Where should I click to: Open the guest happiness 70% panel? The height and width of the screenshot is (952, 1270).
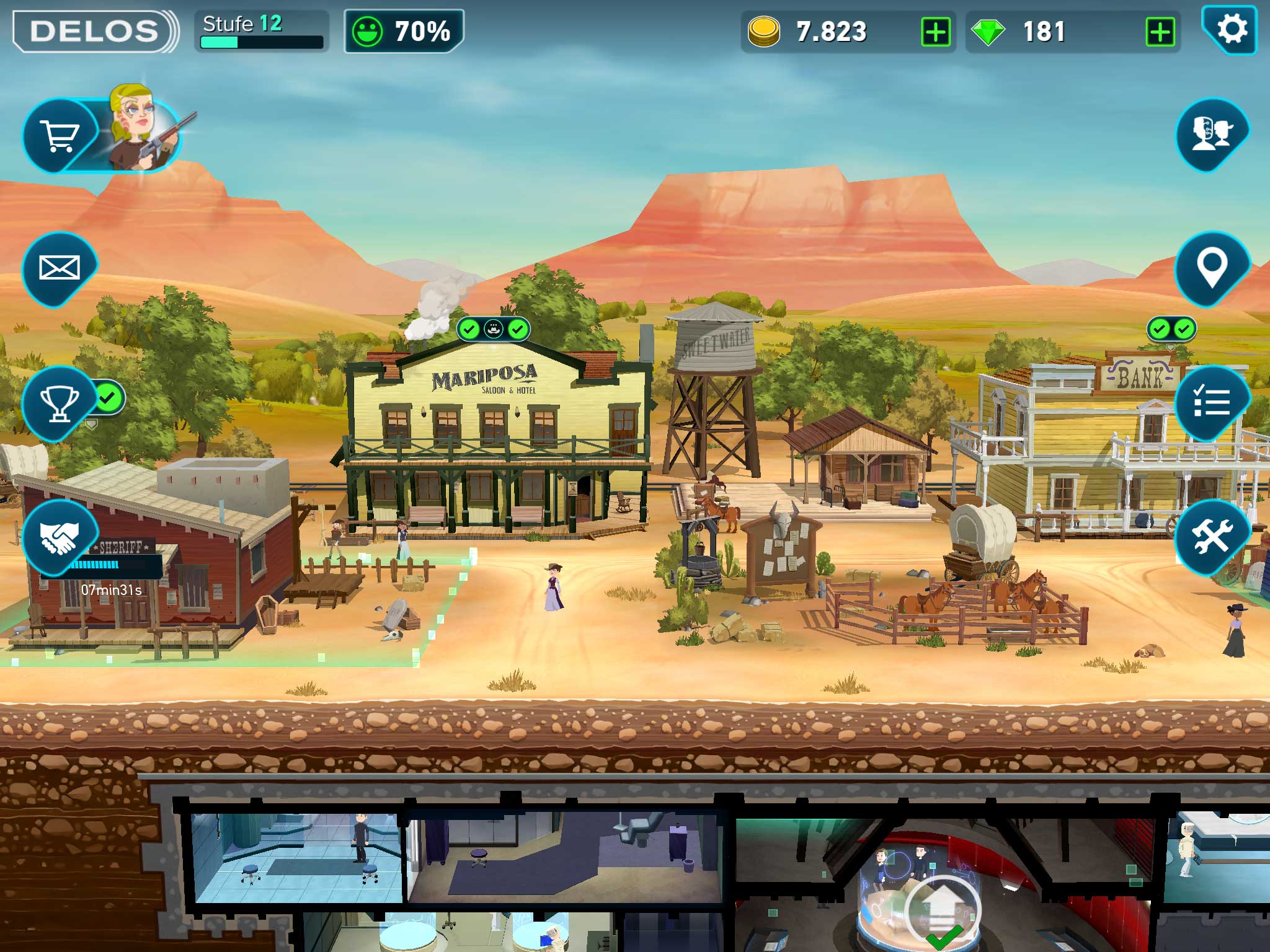coord(404,31)
